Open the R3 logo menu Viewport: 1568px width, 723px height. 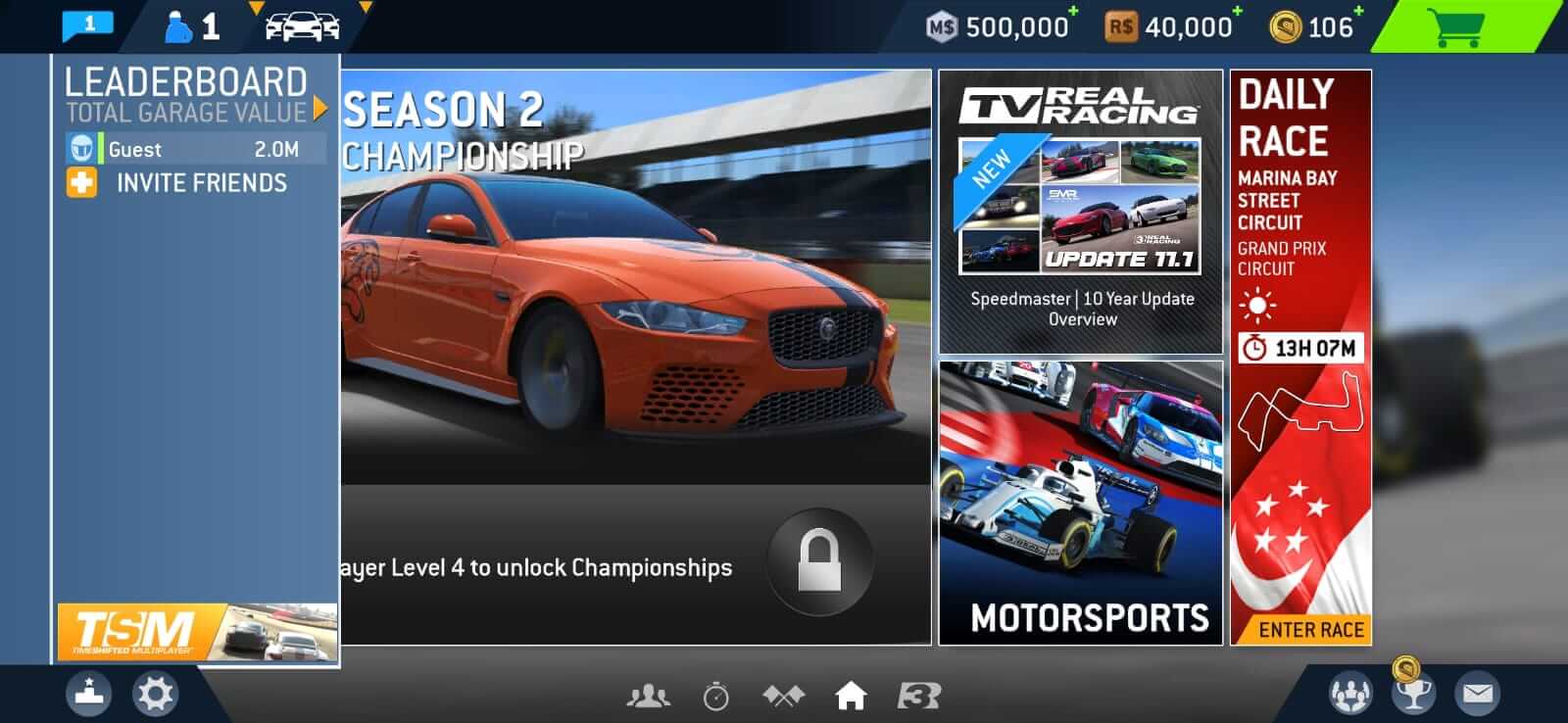(x=917, y=696)
